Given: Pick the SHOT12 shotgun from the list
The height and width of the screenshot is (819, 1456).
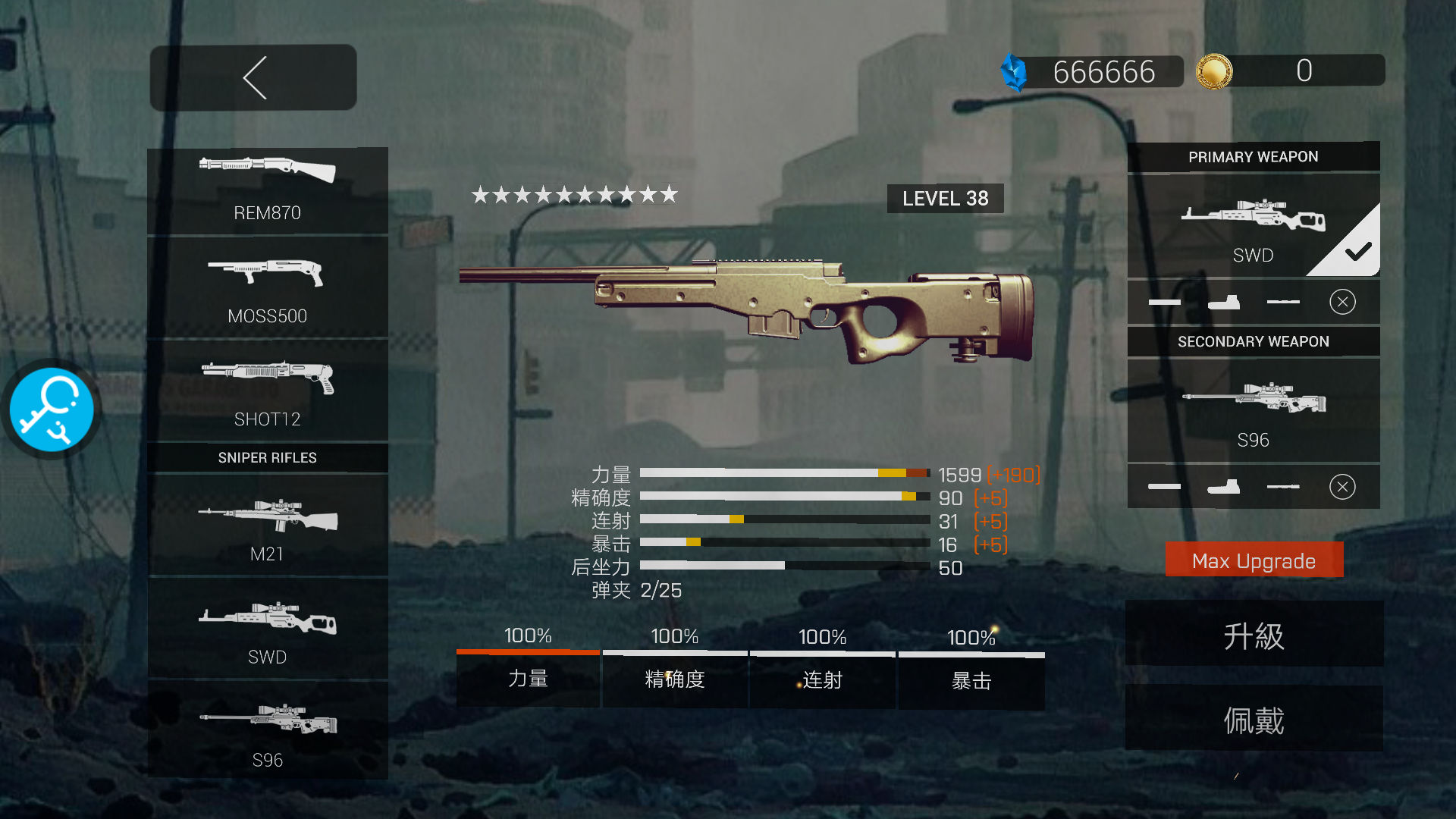Looking at the screenshot, I should tap(267, 391).
